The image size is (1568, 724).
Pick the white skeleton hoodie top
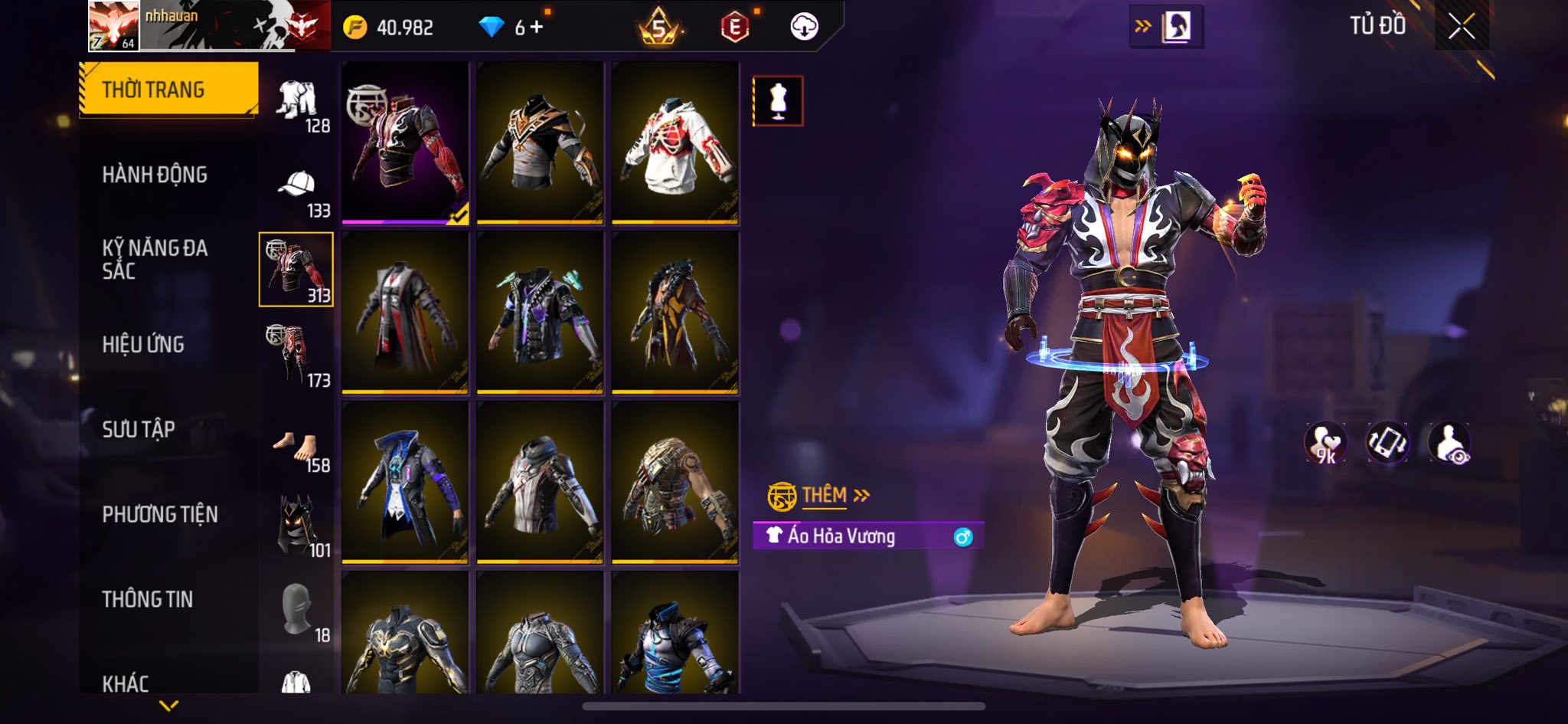tap(675, 143)
